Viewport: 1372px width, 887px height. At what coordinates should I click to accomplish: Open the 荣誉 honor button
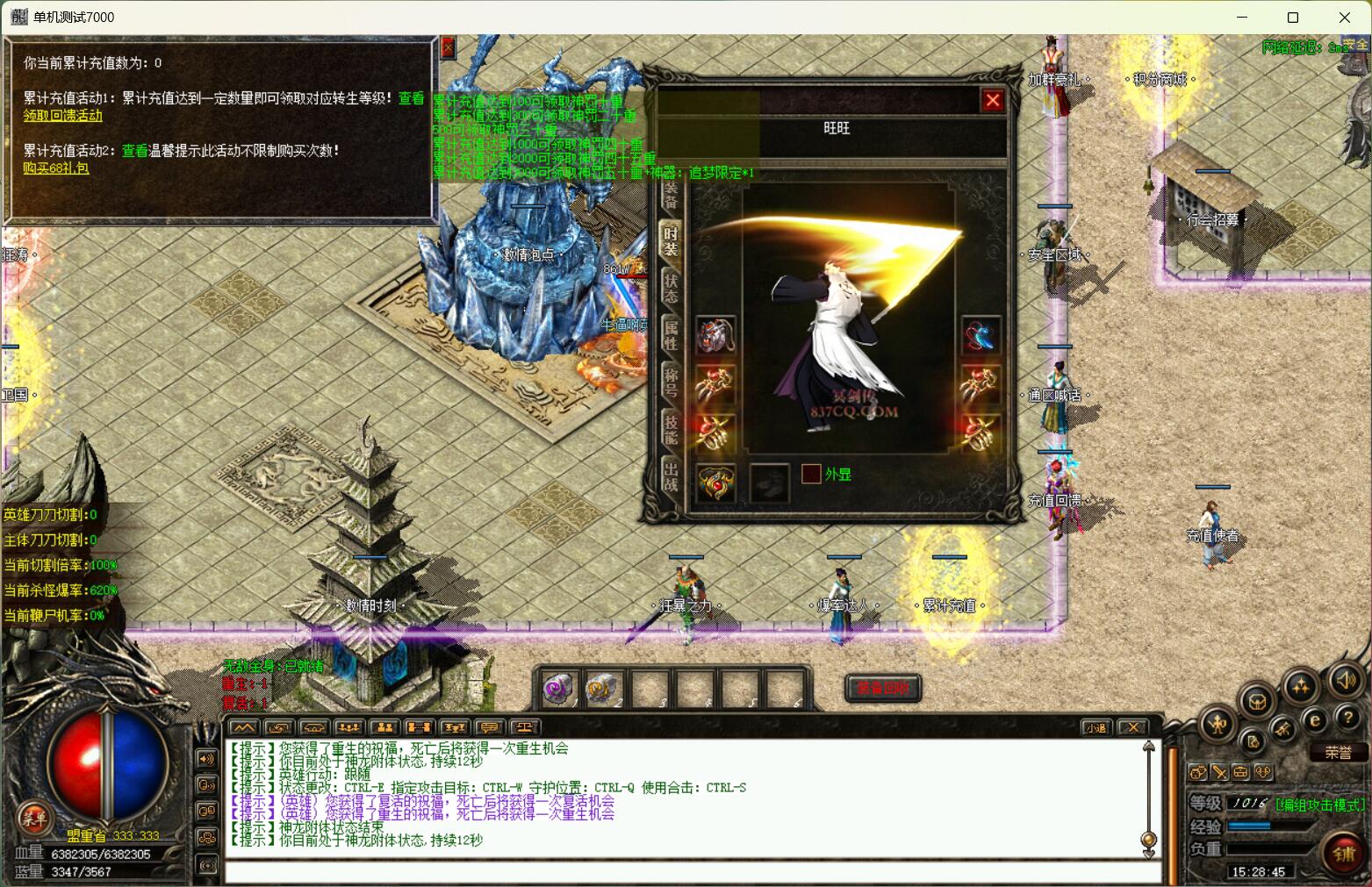(1338, 753)
